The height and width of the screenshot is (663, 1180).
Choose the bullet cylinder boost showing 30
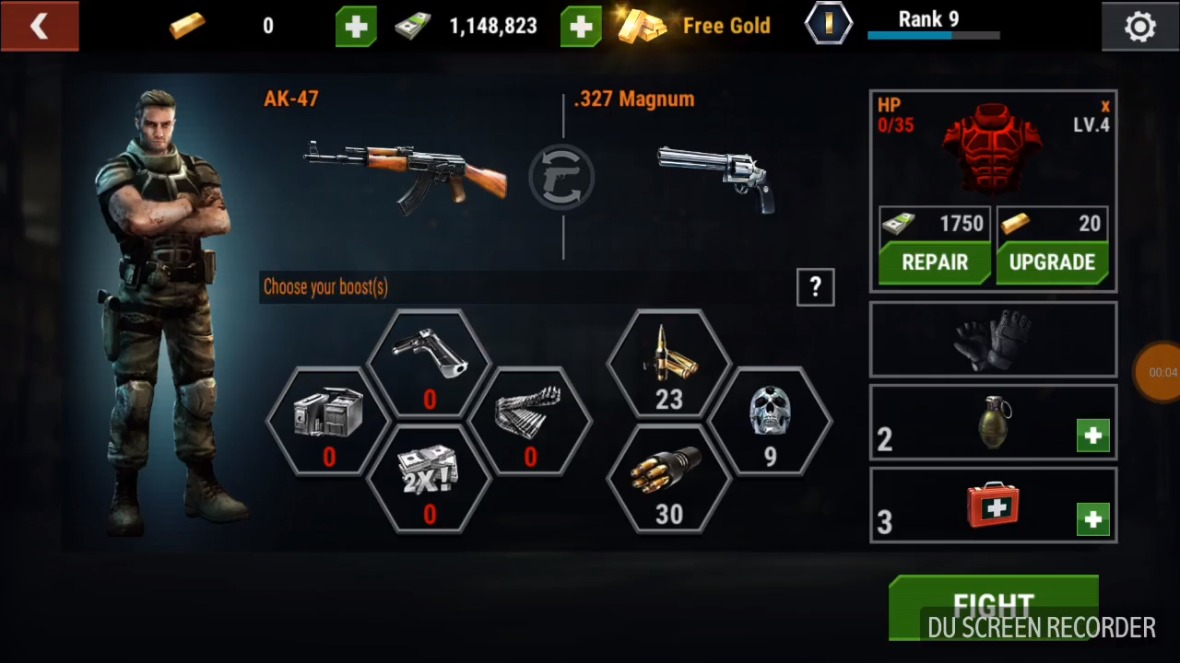click(669, 478)
